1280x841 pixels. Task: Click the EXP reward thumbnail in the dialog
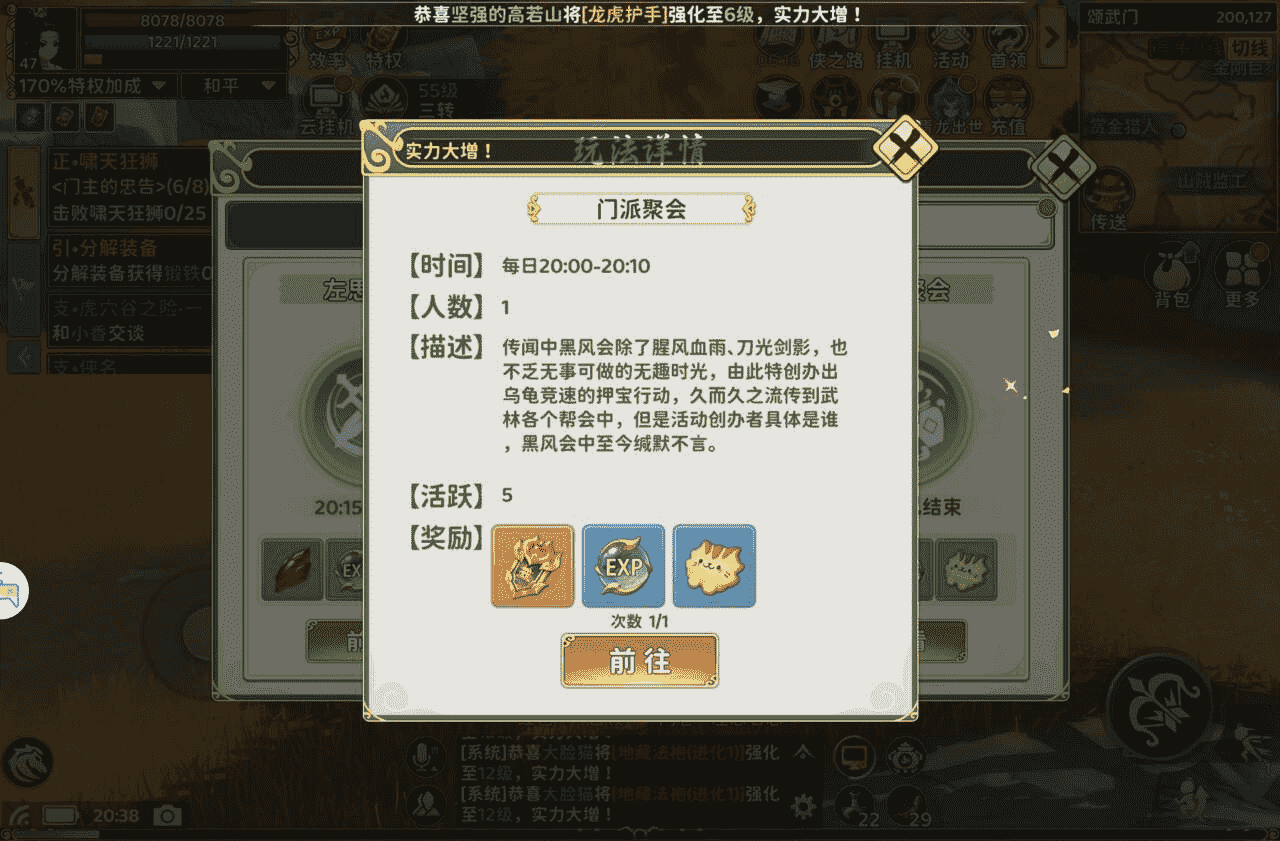[622, 567]
